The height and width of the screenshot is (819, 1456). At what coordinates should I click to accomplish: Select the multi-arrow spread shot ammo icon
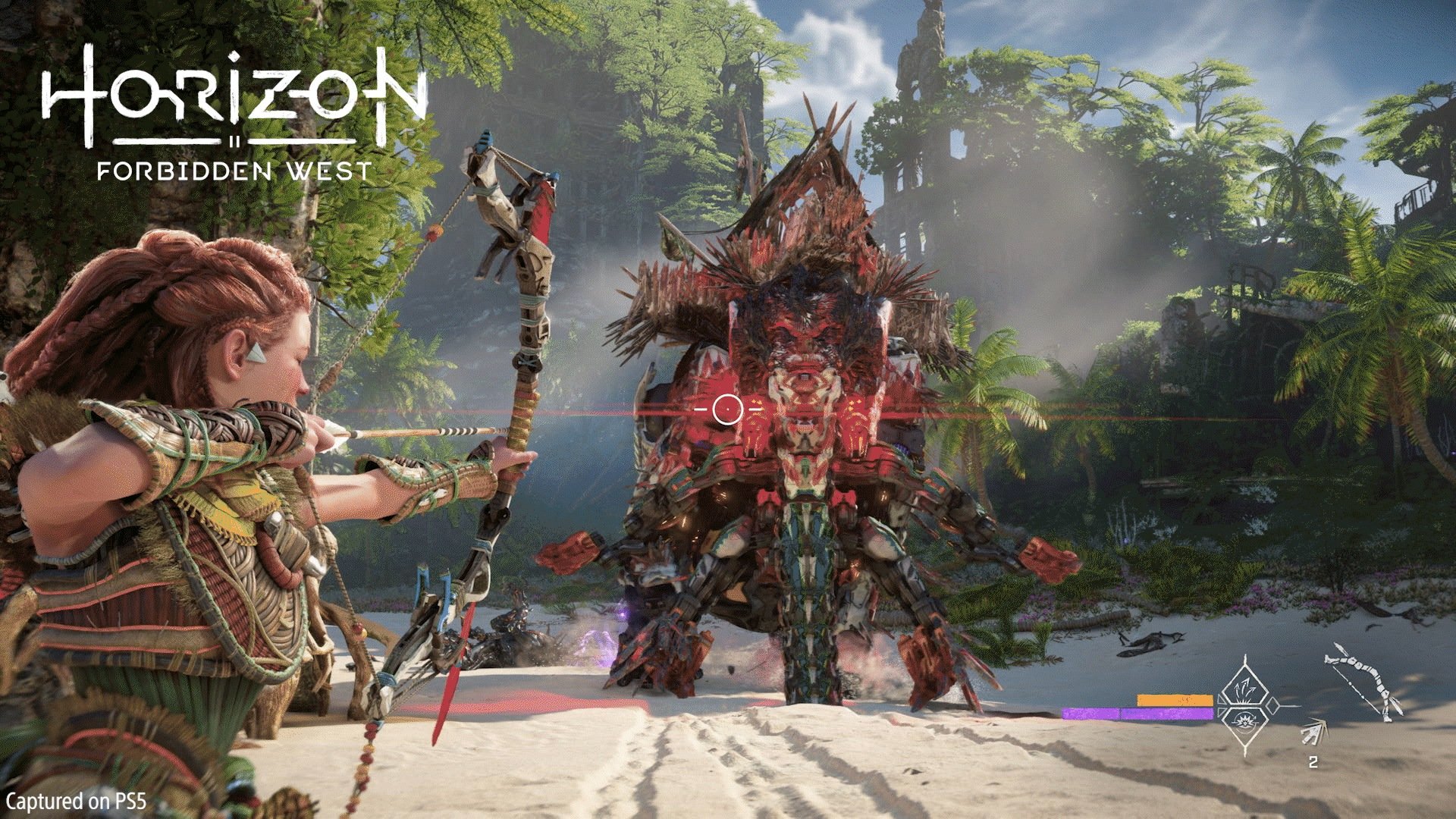[1246, 690]
